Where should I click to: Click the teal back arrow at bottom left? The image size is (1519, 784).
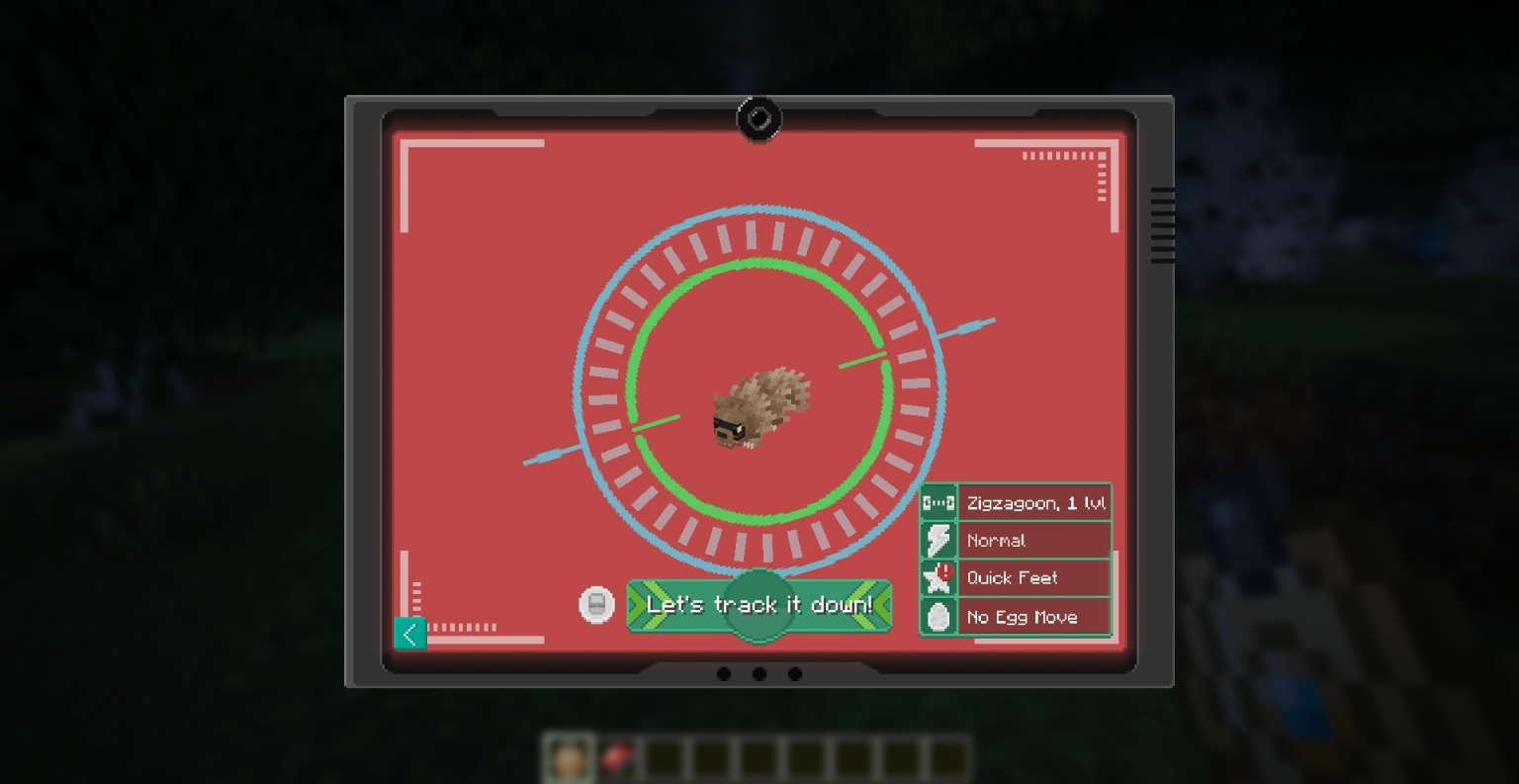click(410, 634)
